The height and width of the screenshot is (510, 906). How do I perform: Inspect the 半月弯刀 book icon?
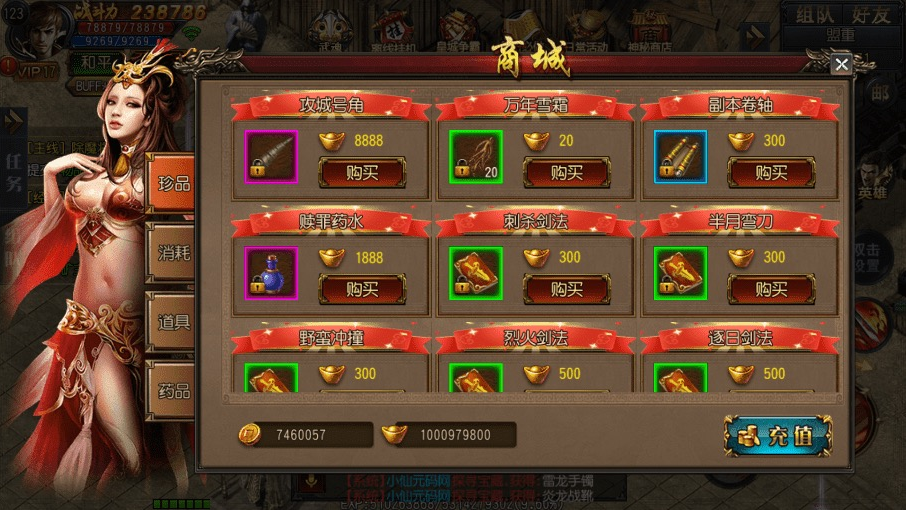pyautogui.click(x=680, y=274)
